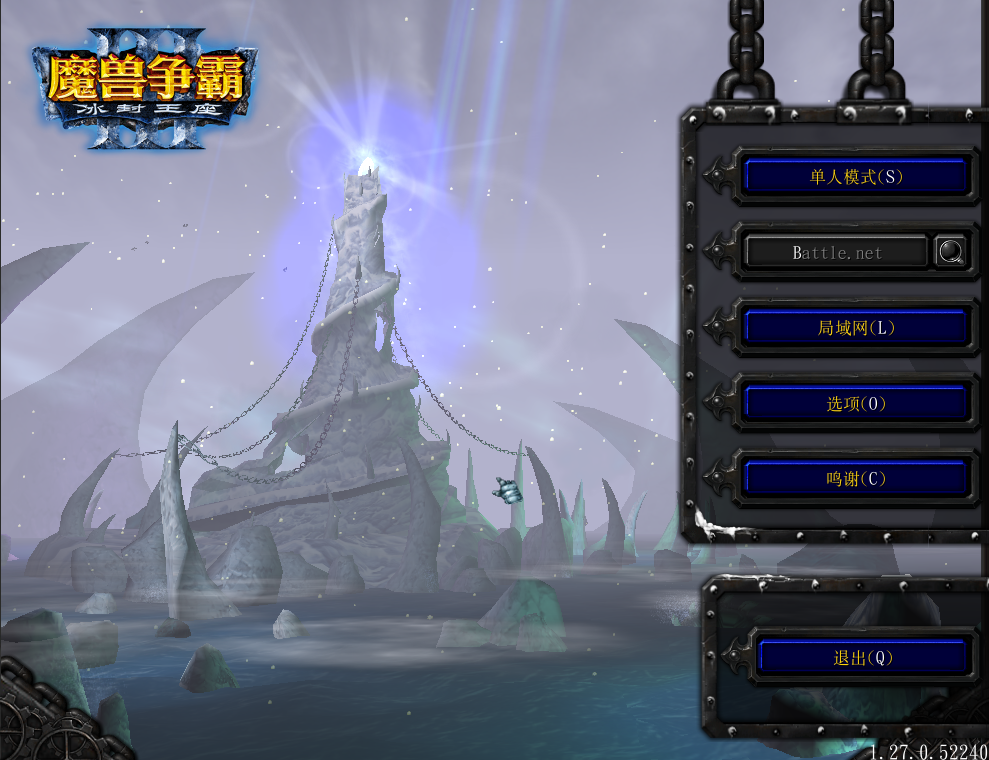Screen dimensions: 989x760
Task: Select 退出(Q) to quit the game
Action: (862, 657)
